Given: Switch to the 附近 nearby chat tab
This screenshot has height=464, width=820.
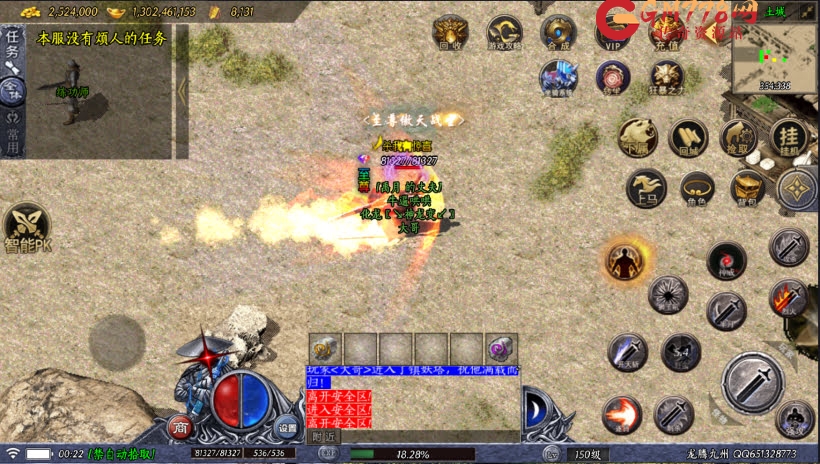Looking at the screenshot, I should [324, 437].
